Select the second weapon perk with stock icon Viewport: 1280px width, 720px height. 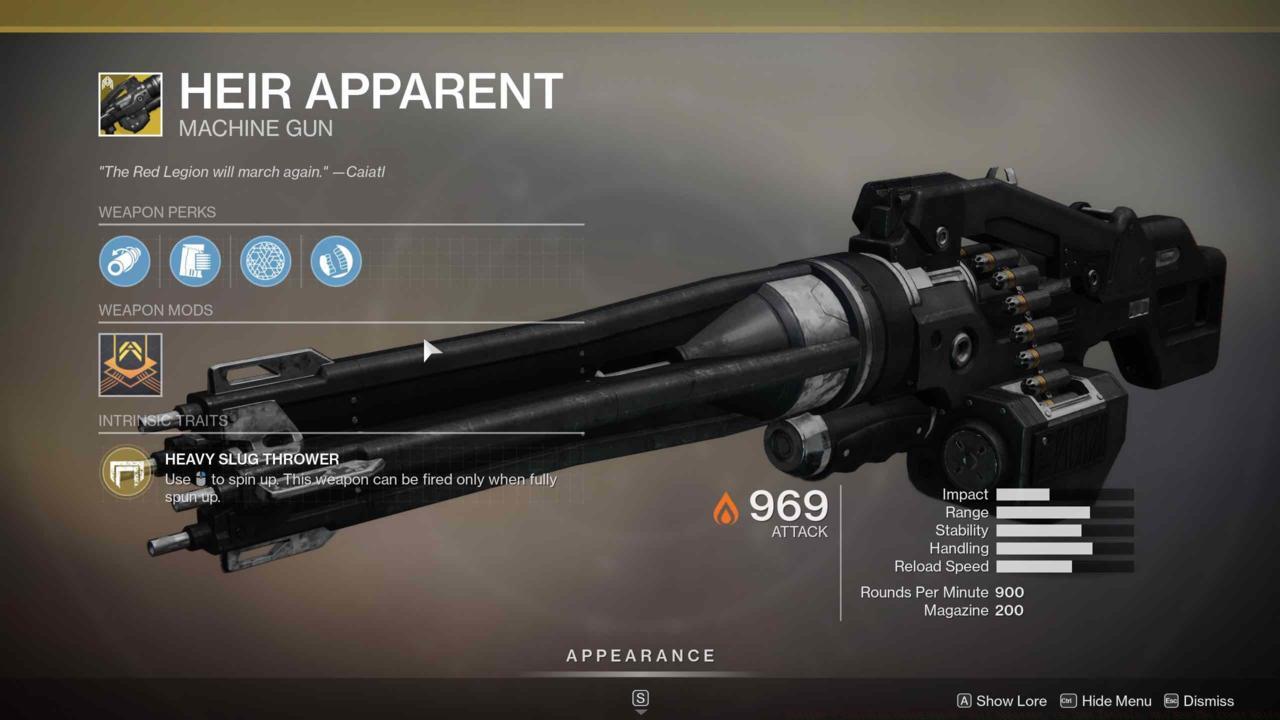click(x=194, y=261)
